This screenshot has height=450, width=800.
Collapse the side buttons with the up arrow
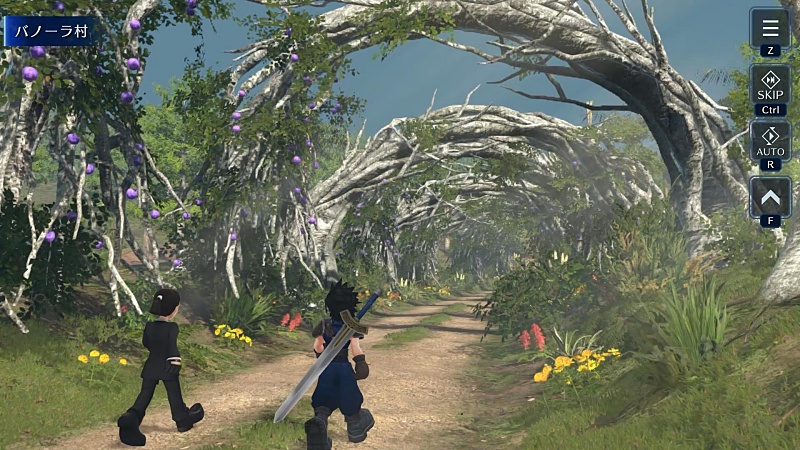tap(769, 196)
